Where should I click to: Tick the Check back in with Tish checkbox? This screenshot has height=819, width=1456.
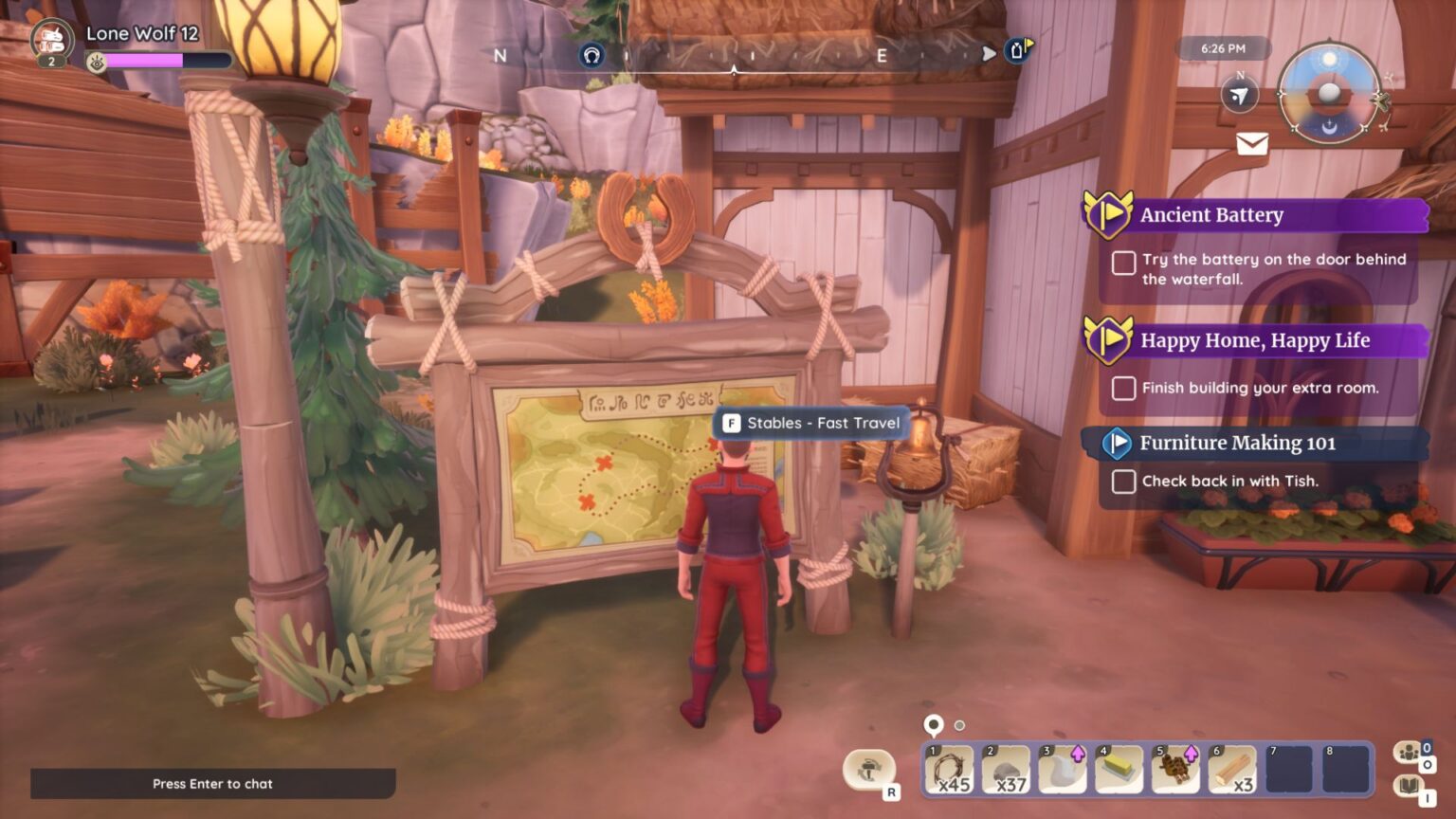(x=1123, y=482)
